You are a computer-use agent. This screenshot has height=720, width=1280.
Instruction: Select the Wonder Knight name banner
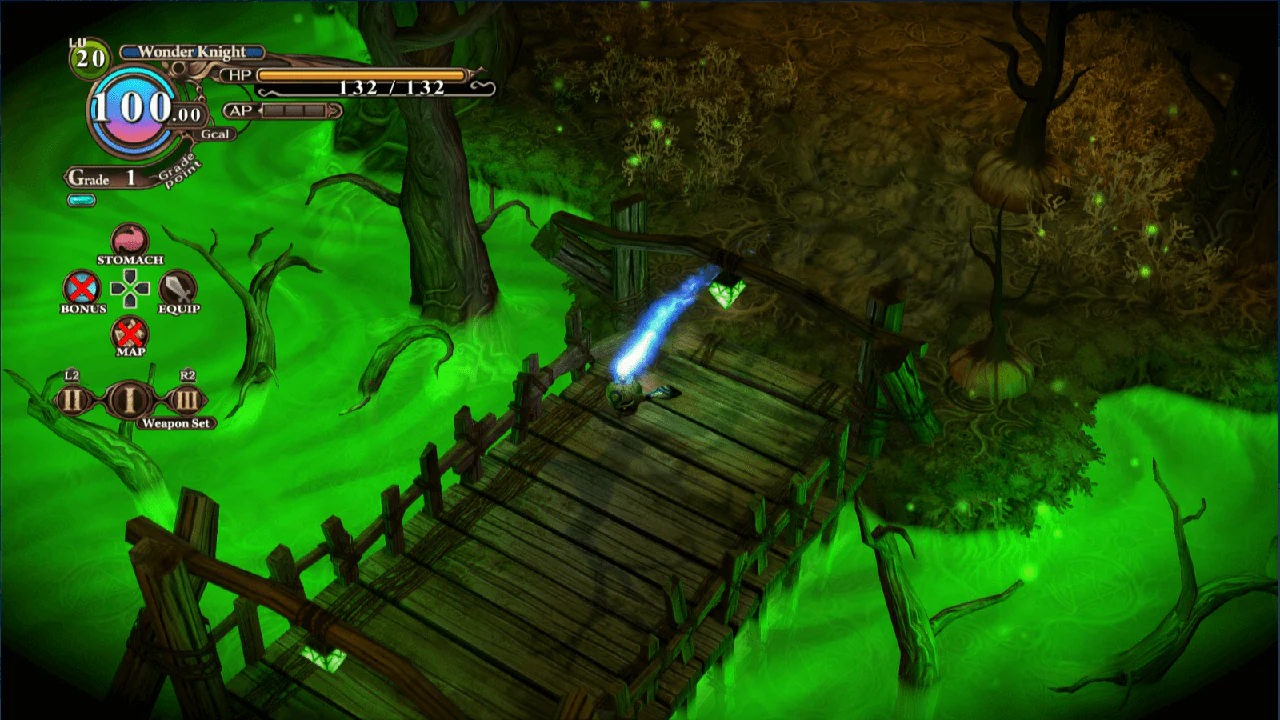[192, 51]
